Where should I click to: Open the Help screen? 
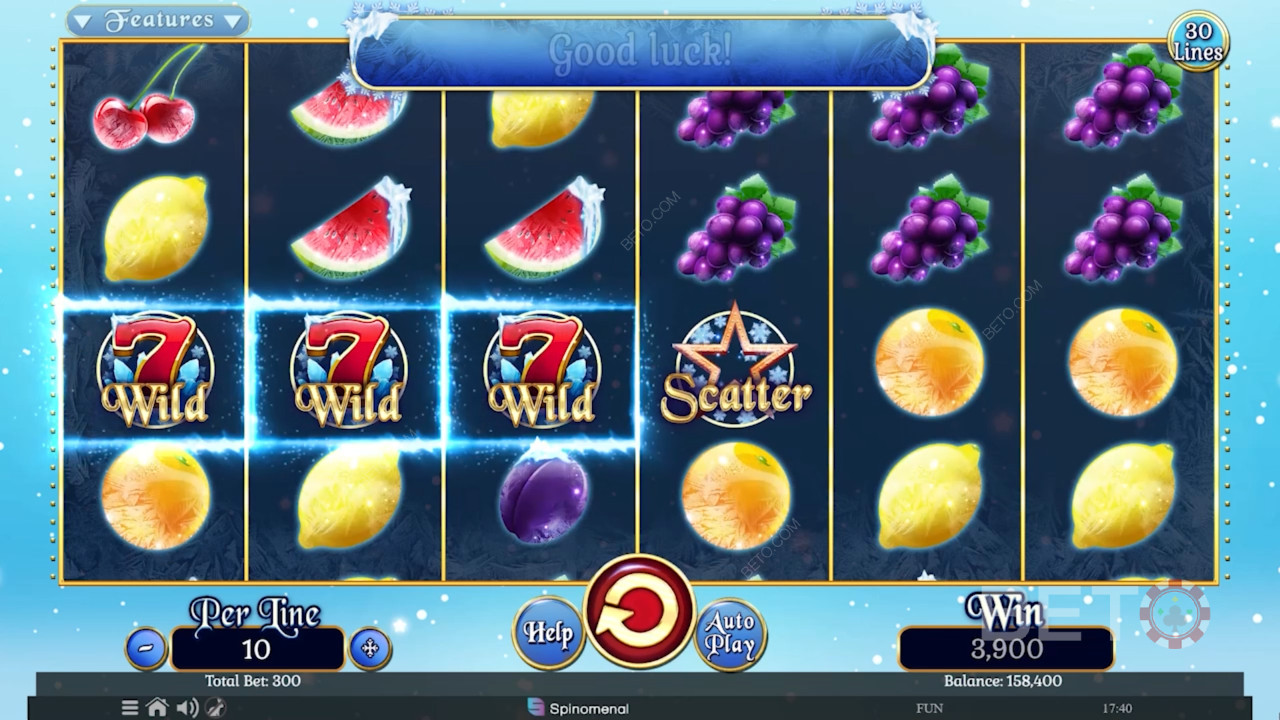coord(548,632)
